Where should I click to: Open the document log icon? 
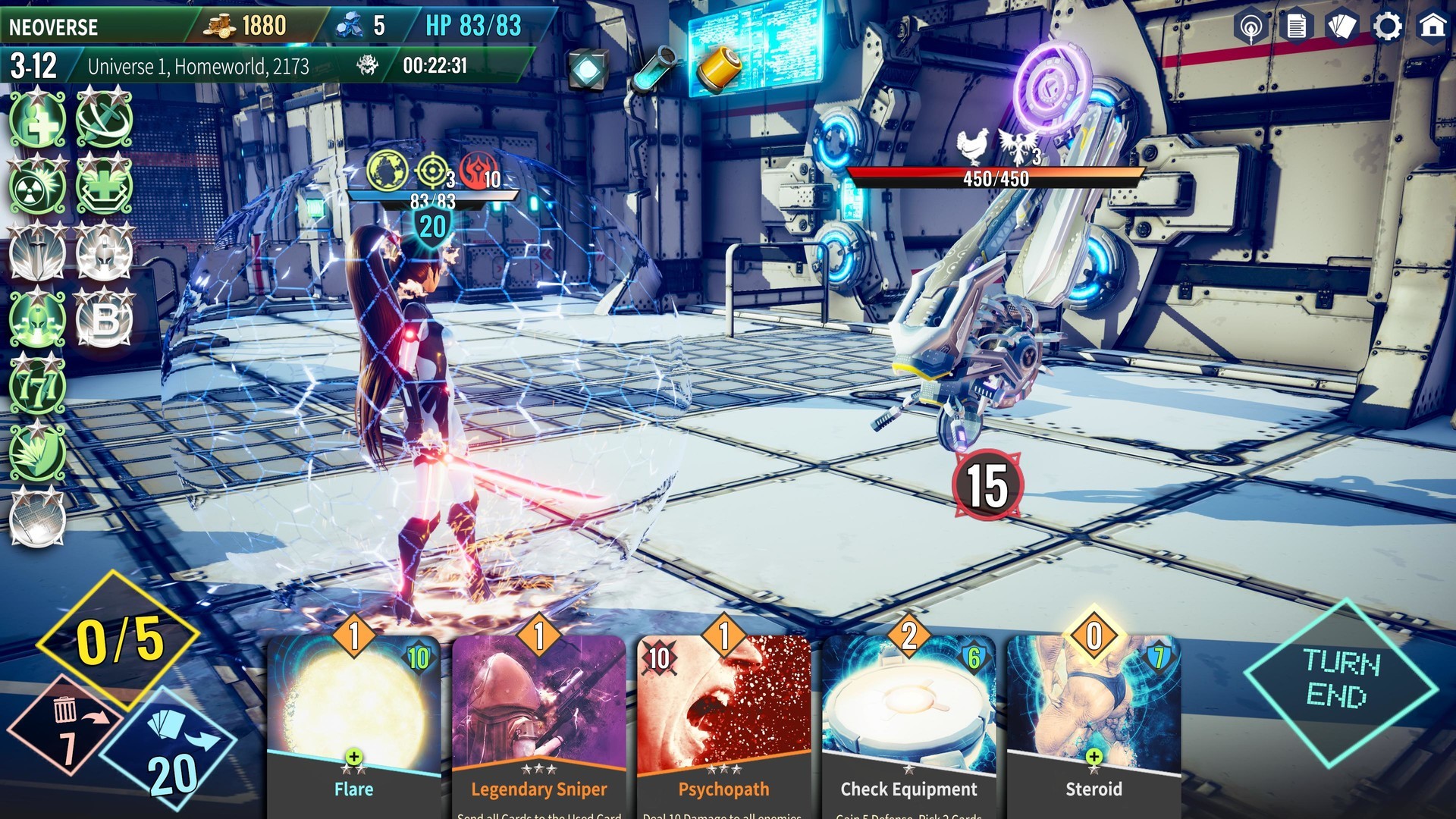coord(1296,27)
